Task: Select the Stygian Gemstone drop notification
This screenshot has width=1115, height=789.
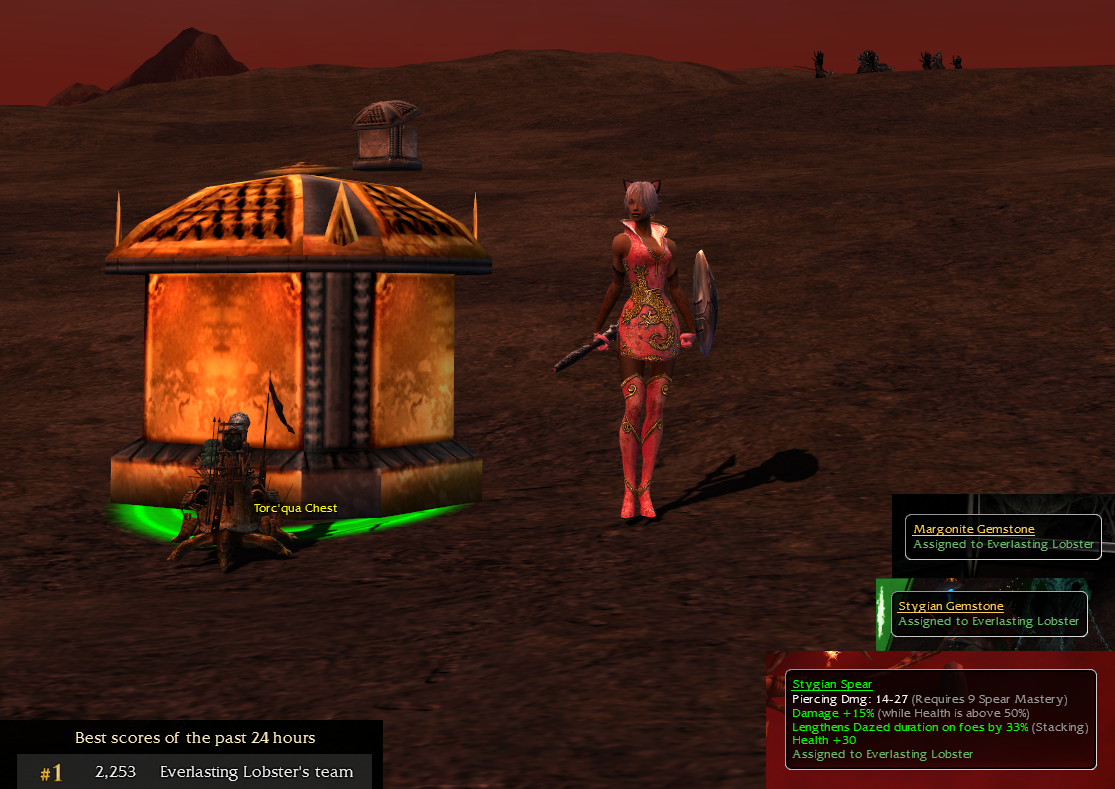Action: pyautogui.click(x=988, y=614)
